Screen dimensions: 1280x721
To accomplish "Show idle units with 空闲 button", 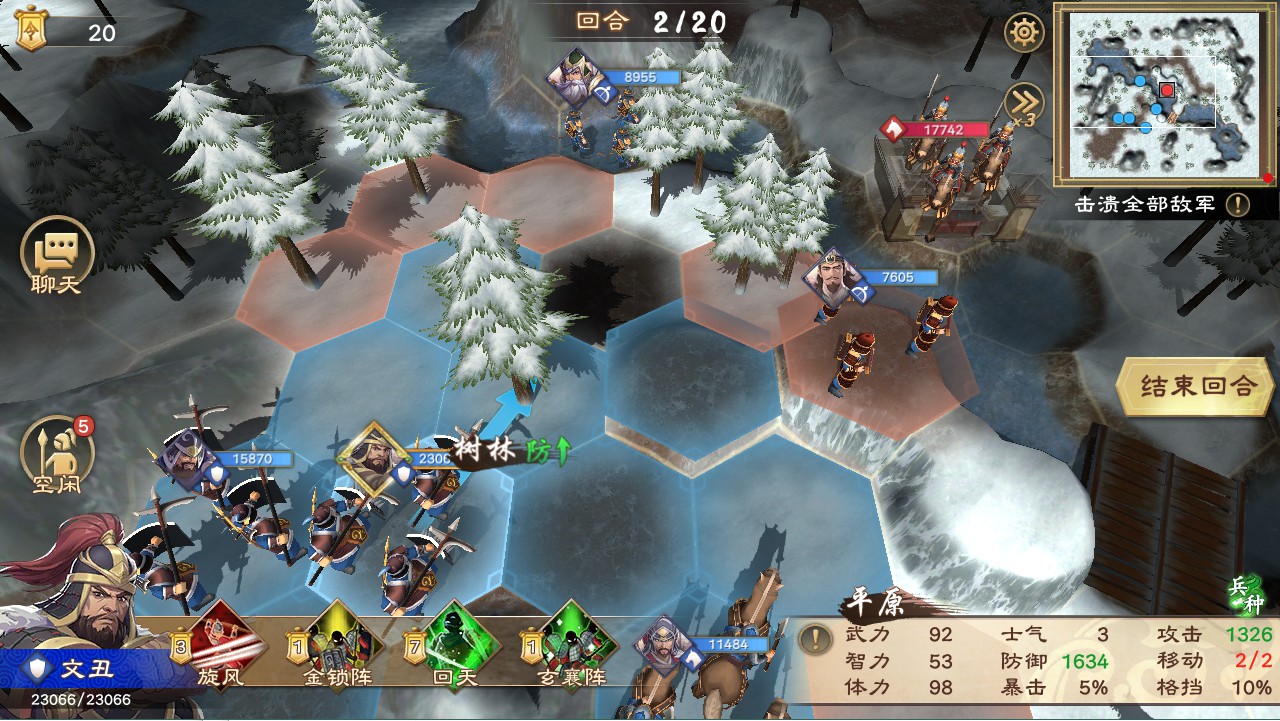I will (57, 456).
